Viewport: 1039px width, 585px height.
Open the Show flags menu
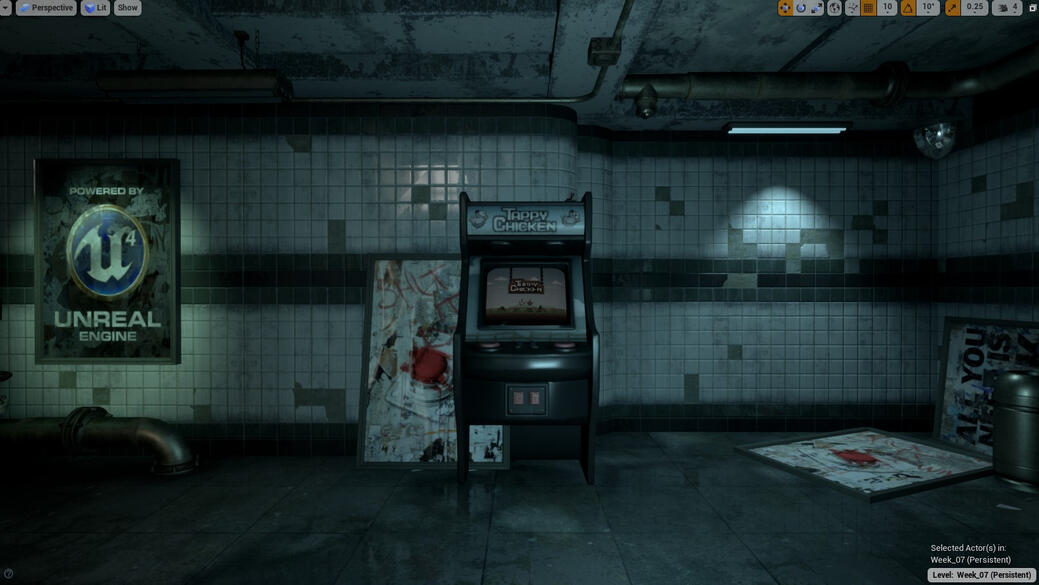click(x=128, y=8)
